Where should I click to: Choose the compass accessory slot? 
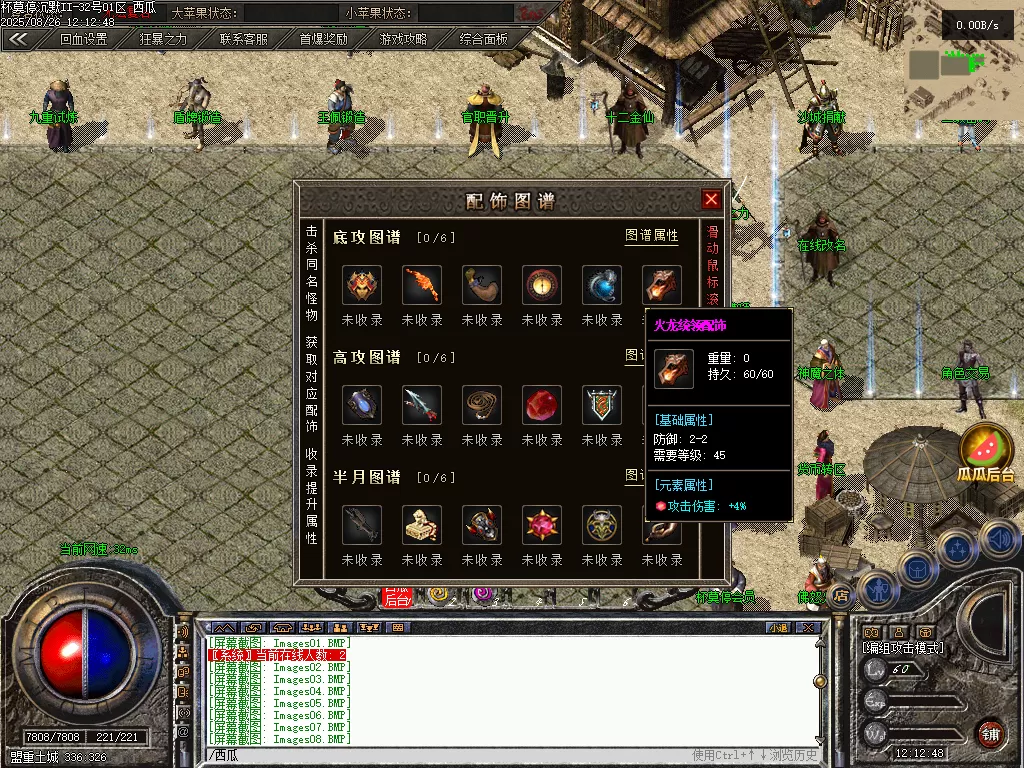542,285
